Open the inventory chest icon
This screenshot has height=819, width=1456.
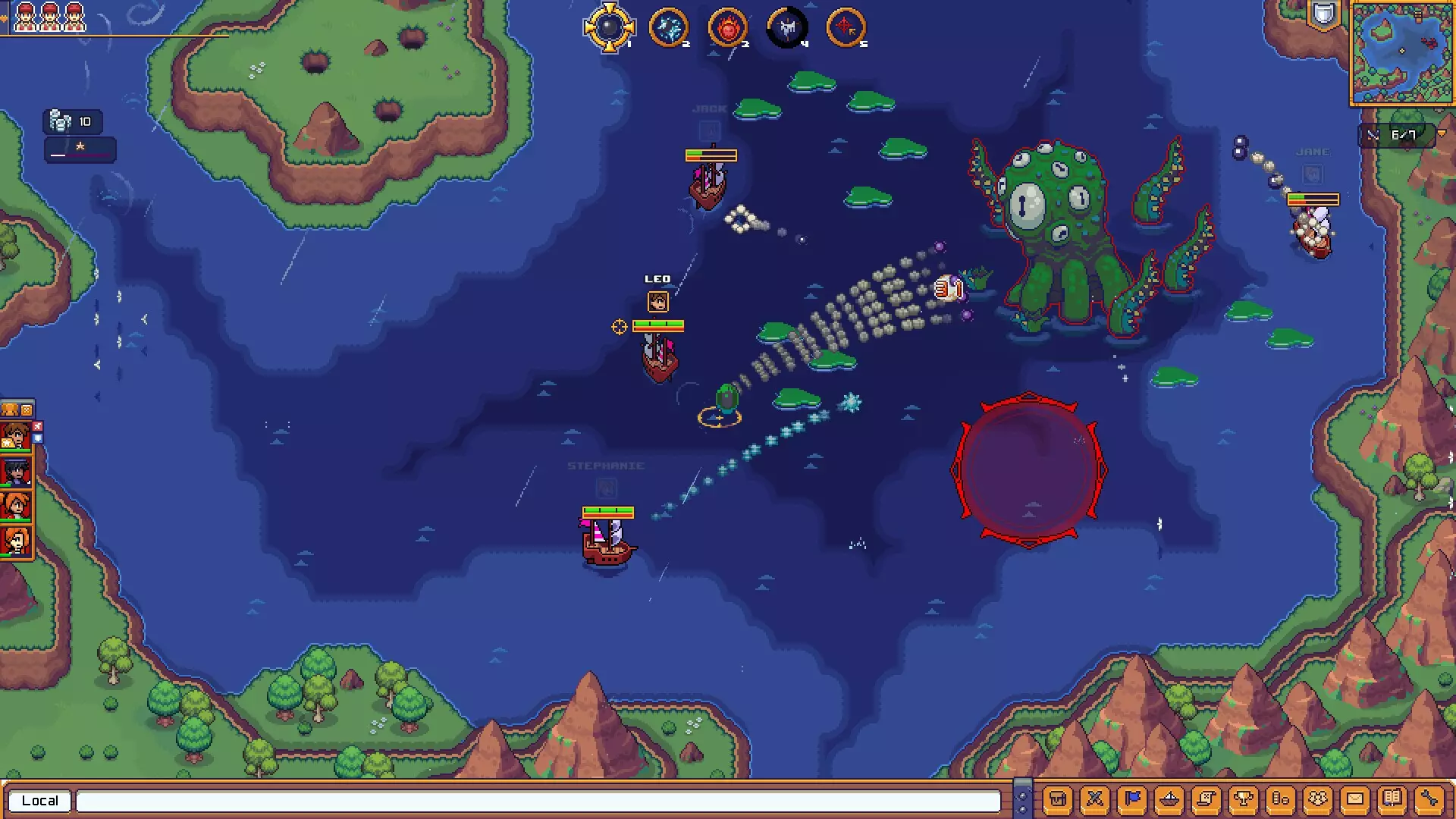[x=1058, y=799]
